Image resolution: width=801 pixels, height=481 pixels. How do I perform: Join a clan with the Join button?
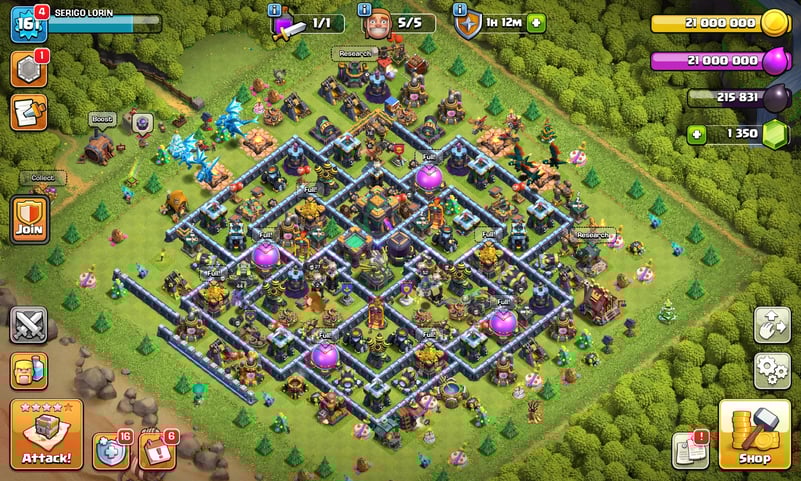[x=29, y=218]
